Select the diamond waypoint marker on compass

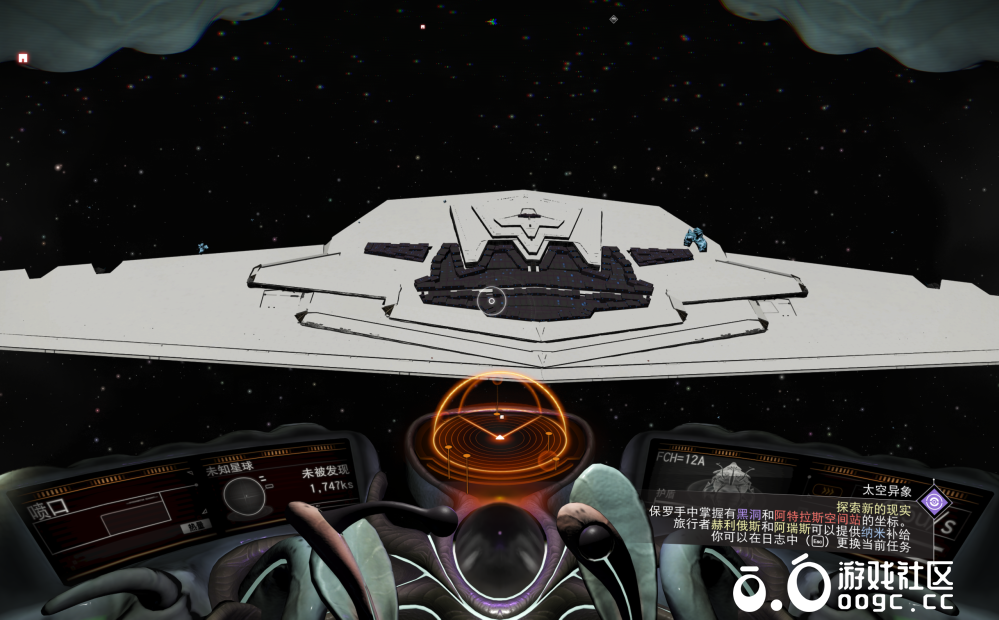tap(613, 19)
